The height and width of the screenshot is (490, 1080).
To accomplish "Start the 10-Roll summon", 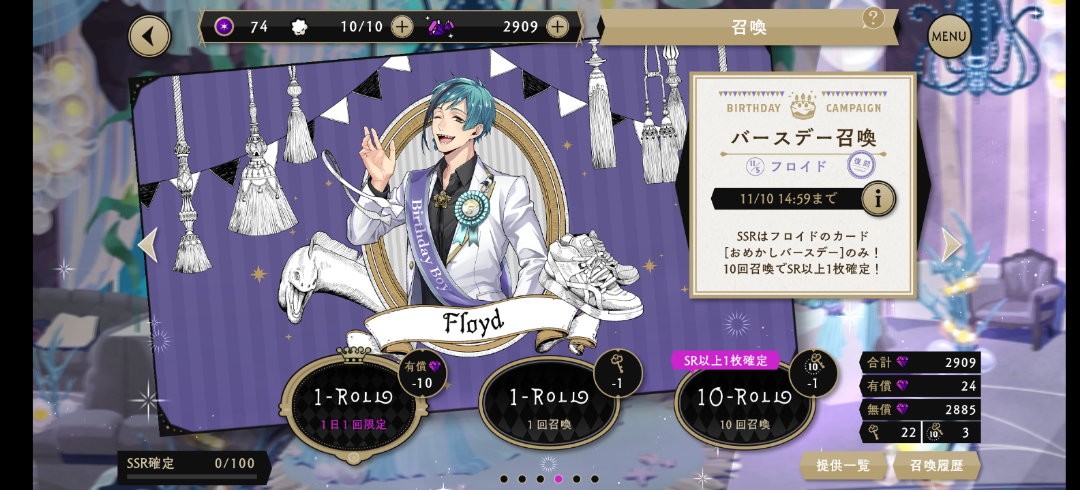I will 743,404.
